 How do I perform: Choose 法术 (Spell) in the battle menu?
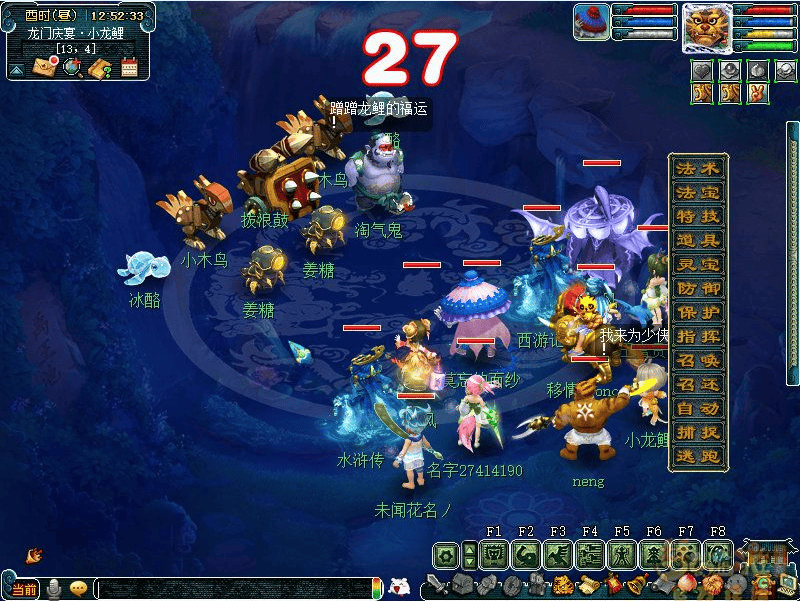(x=697, y=168)
